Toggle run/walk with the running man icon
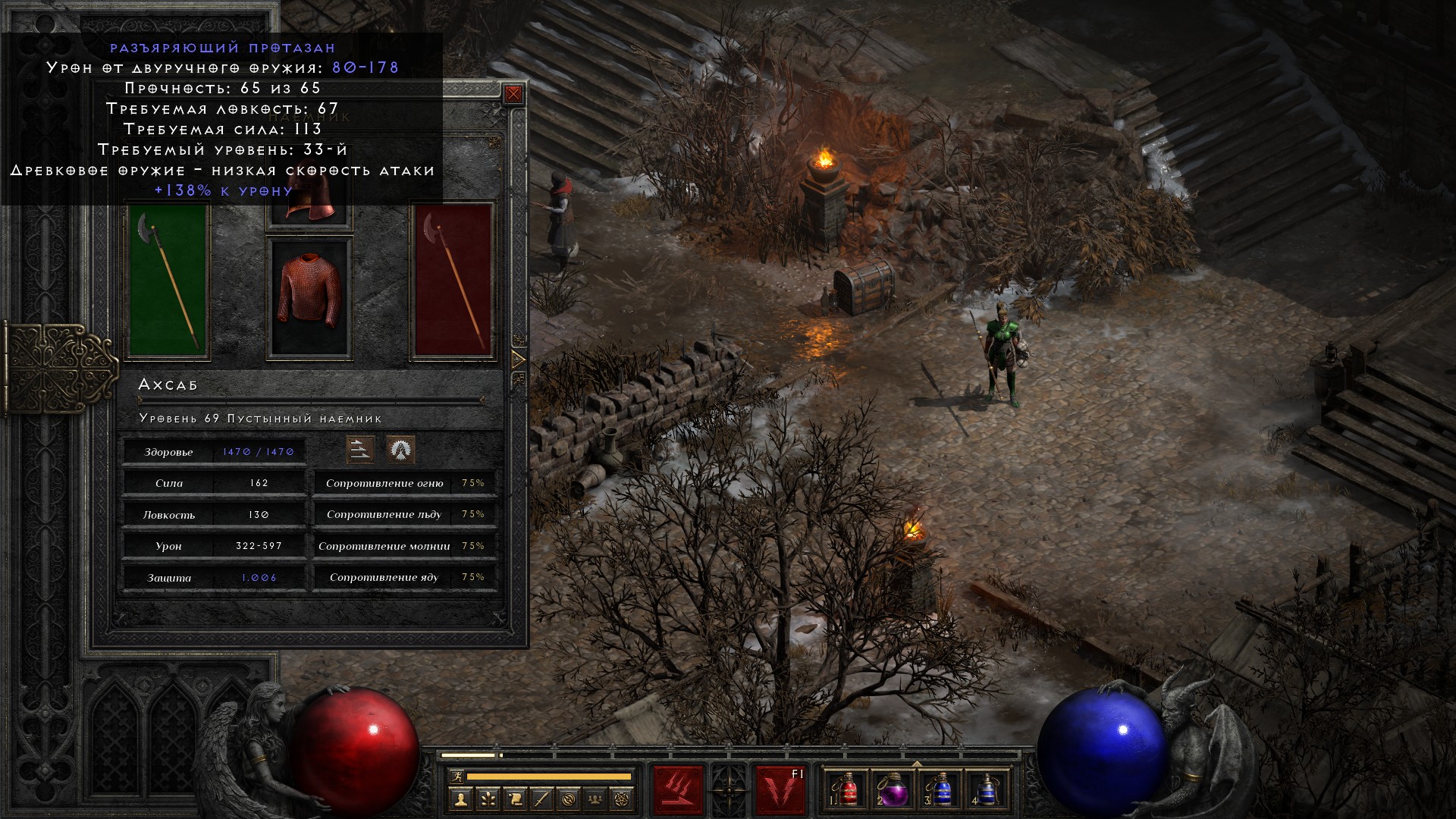Image resolution: width=1456 pixels, height=819 pixels. click(x=457, y=777)
